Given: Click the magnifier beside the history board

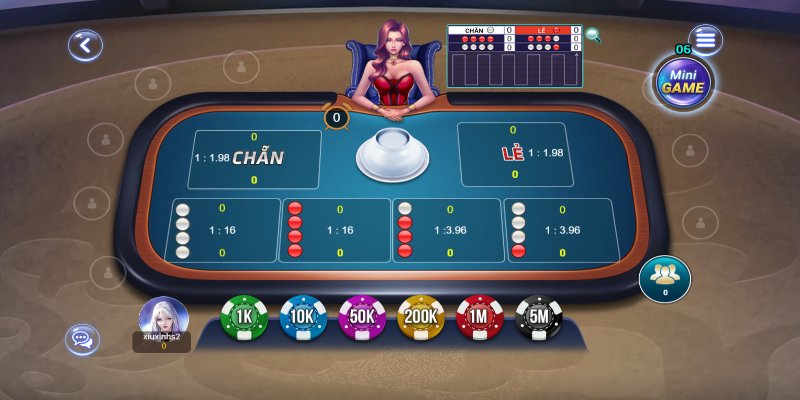Looking at the screenshot, I should (594, 36).
